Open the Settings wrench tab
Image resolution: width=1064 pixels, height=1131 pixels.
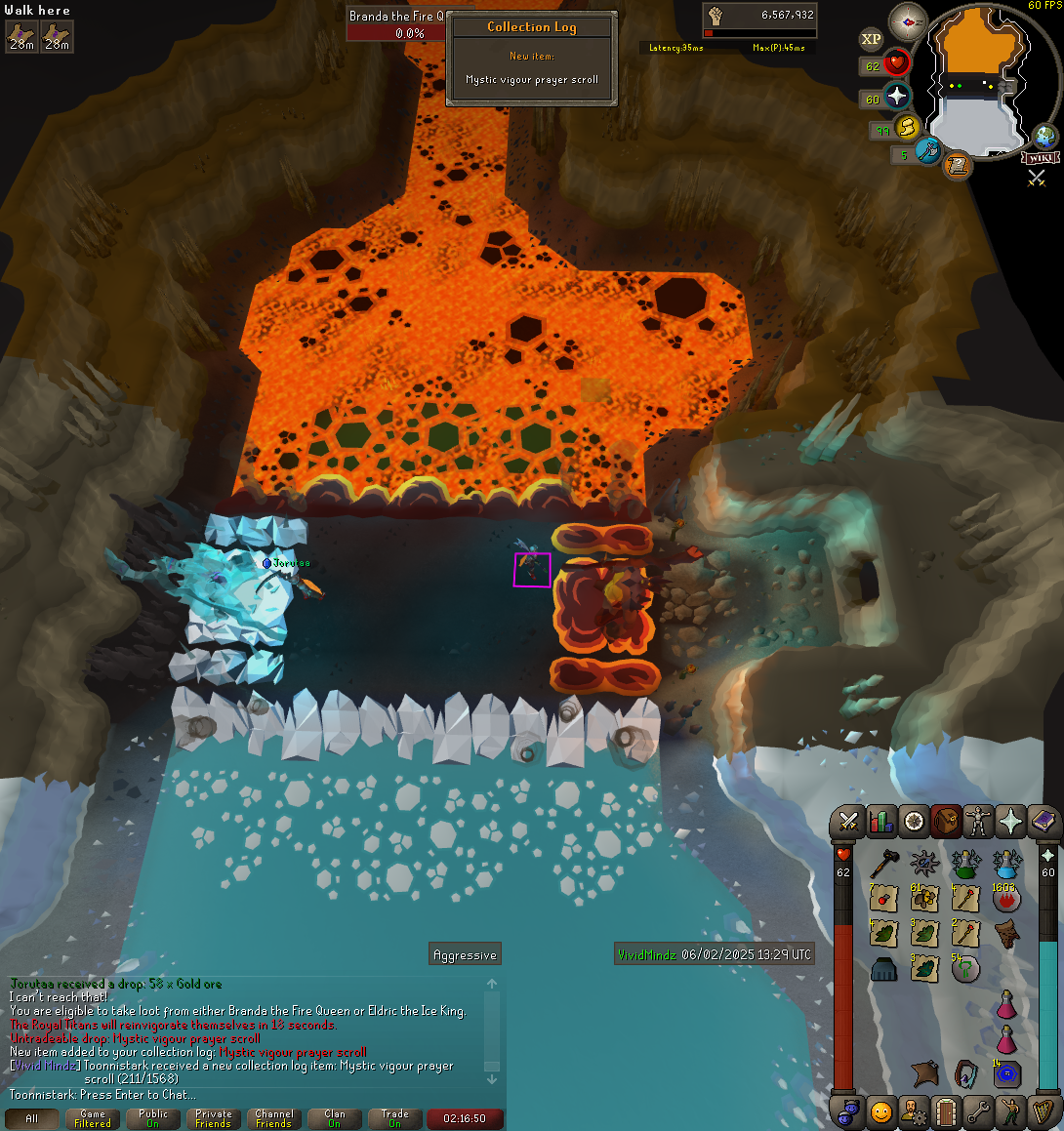click(978, 1111)
